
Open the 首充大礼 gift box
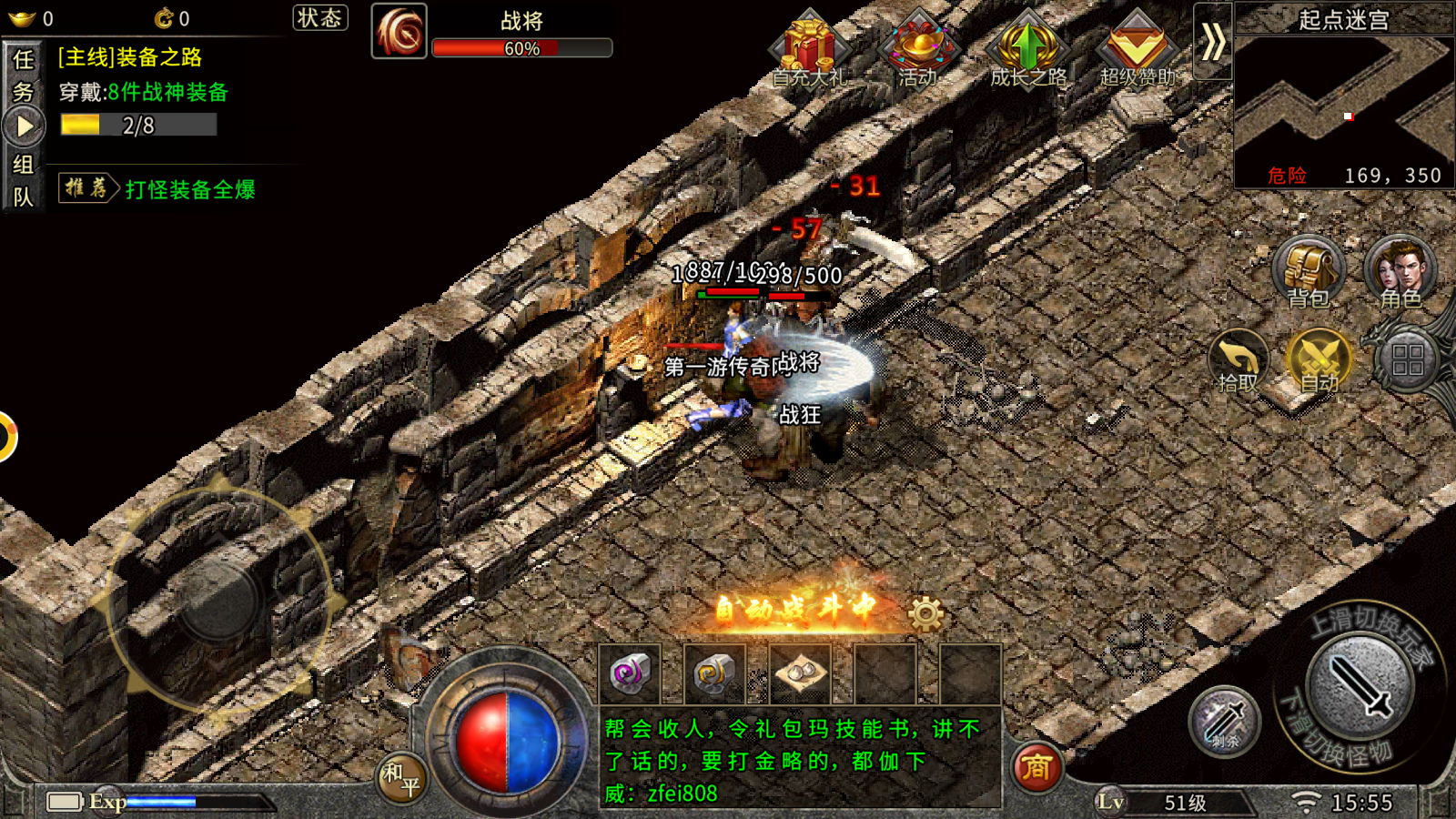point(809,50)
